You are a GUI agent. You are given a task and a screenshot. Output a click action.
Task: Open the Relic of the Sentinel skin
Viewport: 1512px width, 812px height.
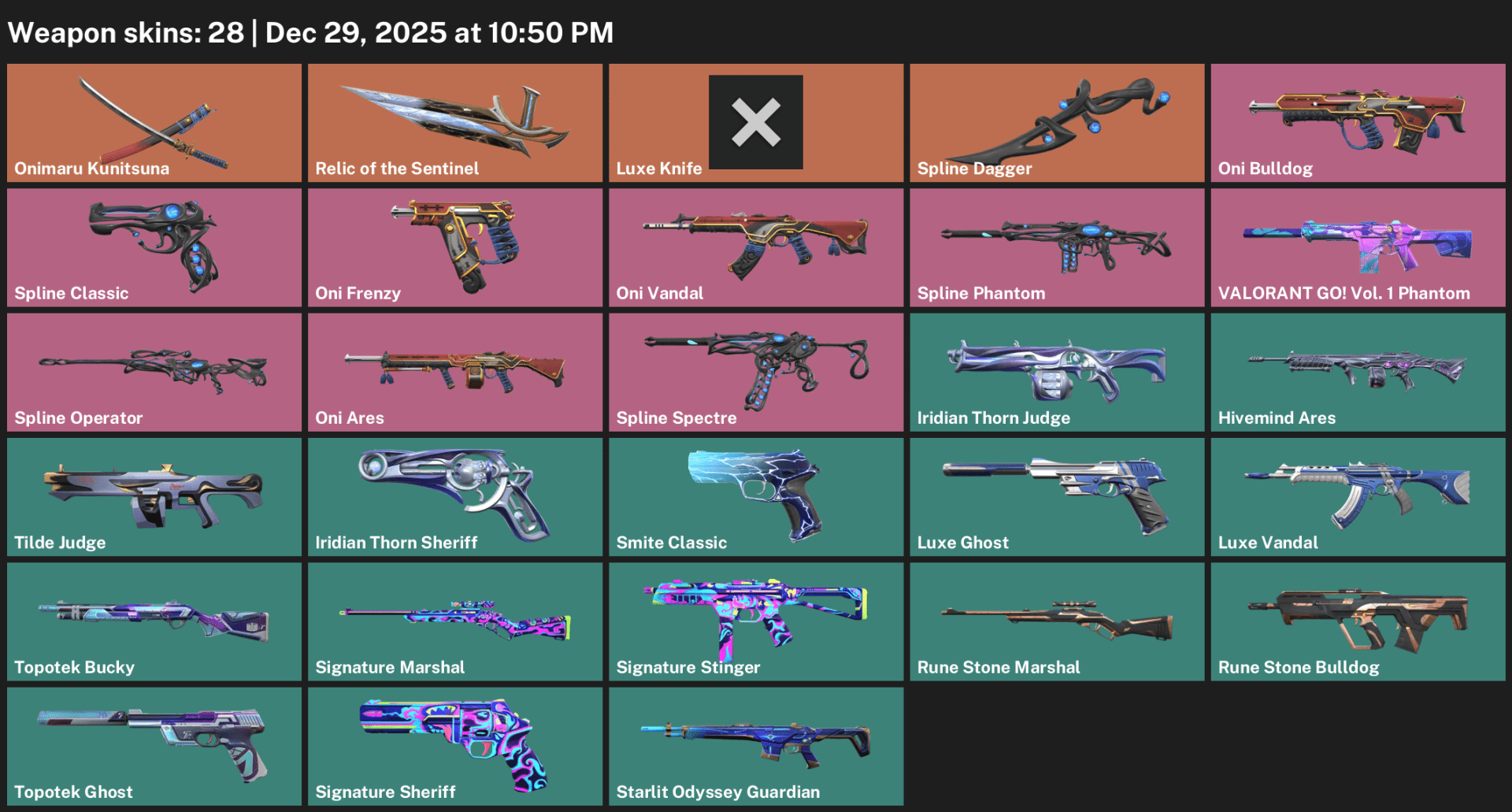(454, 122)
